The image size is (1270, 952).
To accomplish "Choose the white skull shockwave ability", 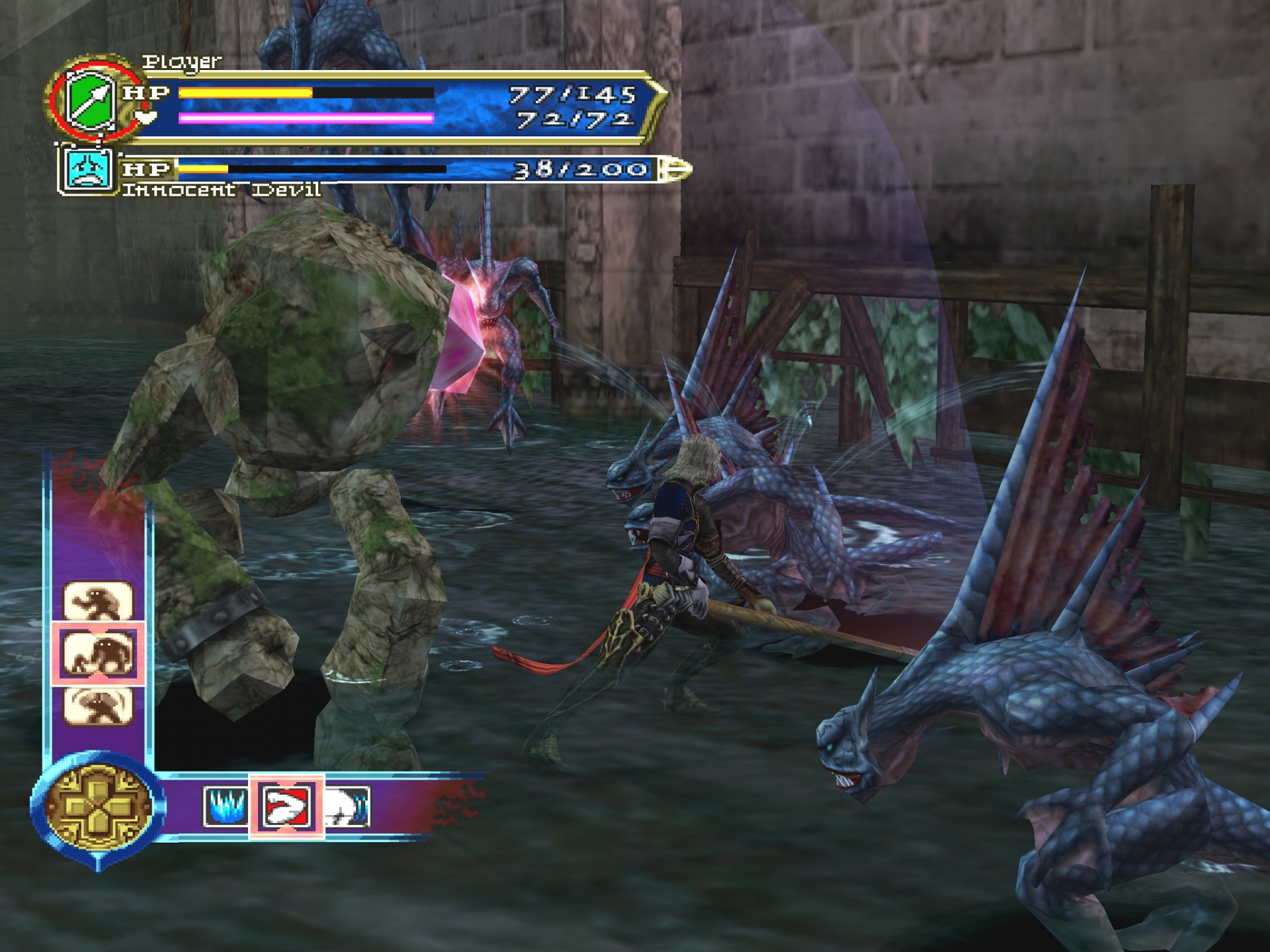I will (348, 807).
